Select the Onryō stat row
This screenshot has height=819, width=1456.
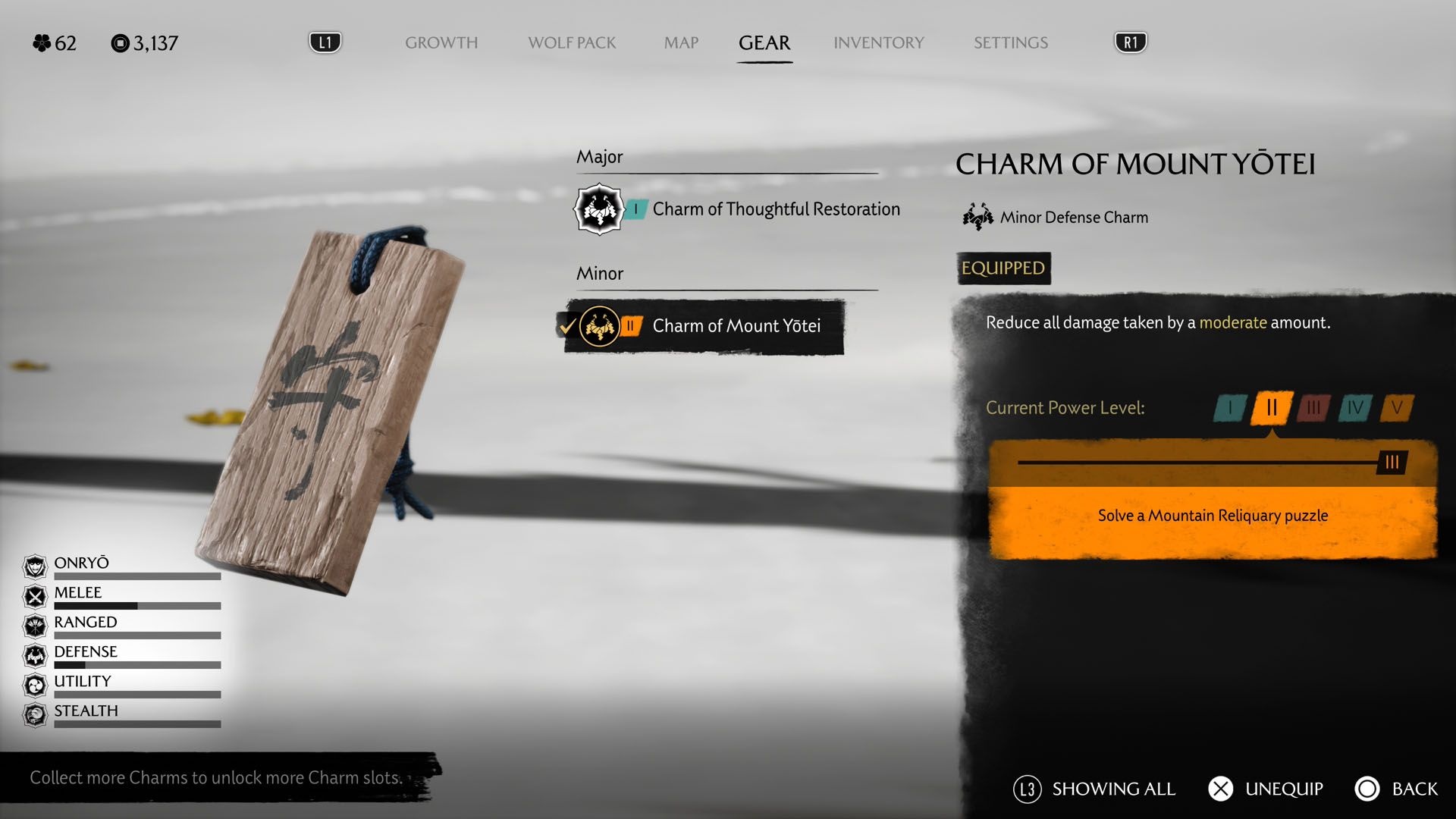pos(121,566)
